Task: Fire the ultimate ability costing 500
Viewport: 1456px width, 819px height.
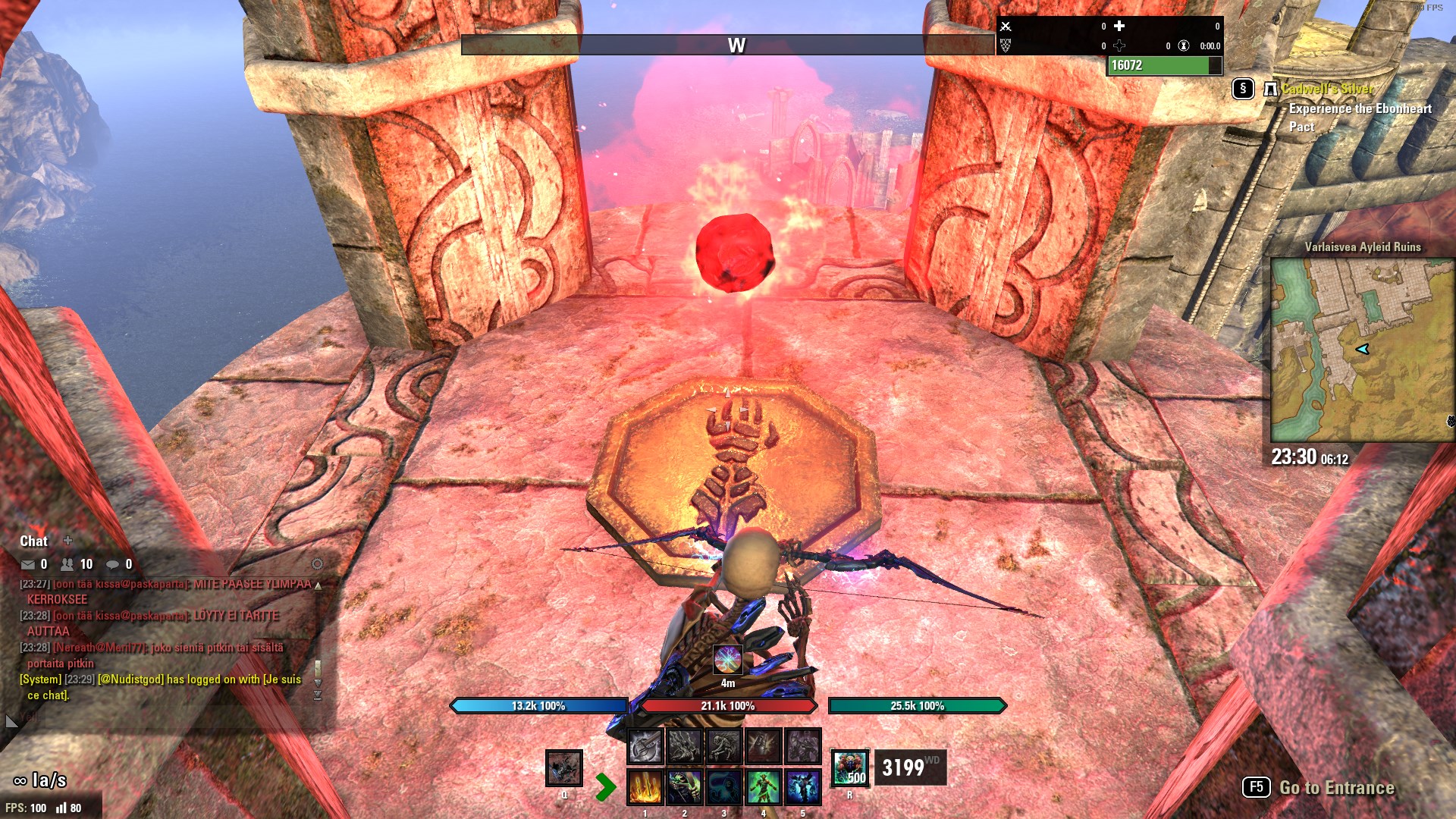Action: click(x=849, y=767)
